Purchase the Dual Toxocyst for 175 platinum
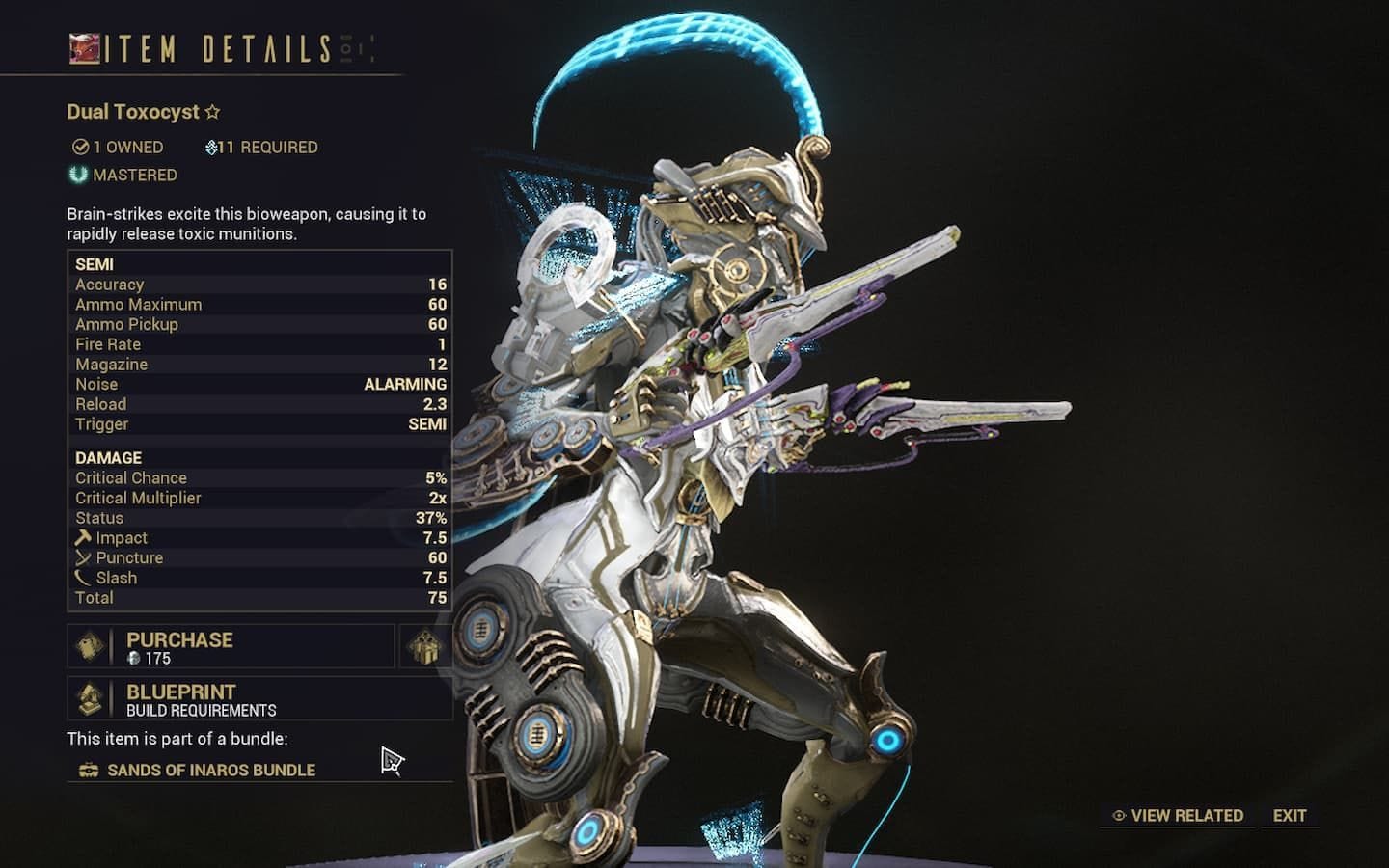 pos(229,645)
